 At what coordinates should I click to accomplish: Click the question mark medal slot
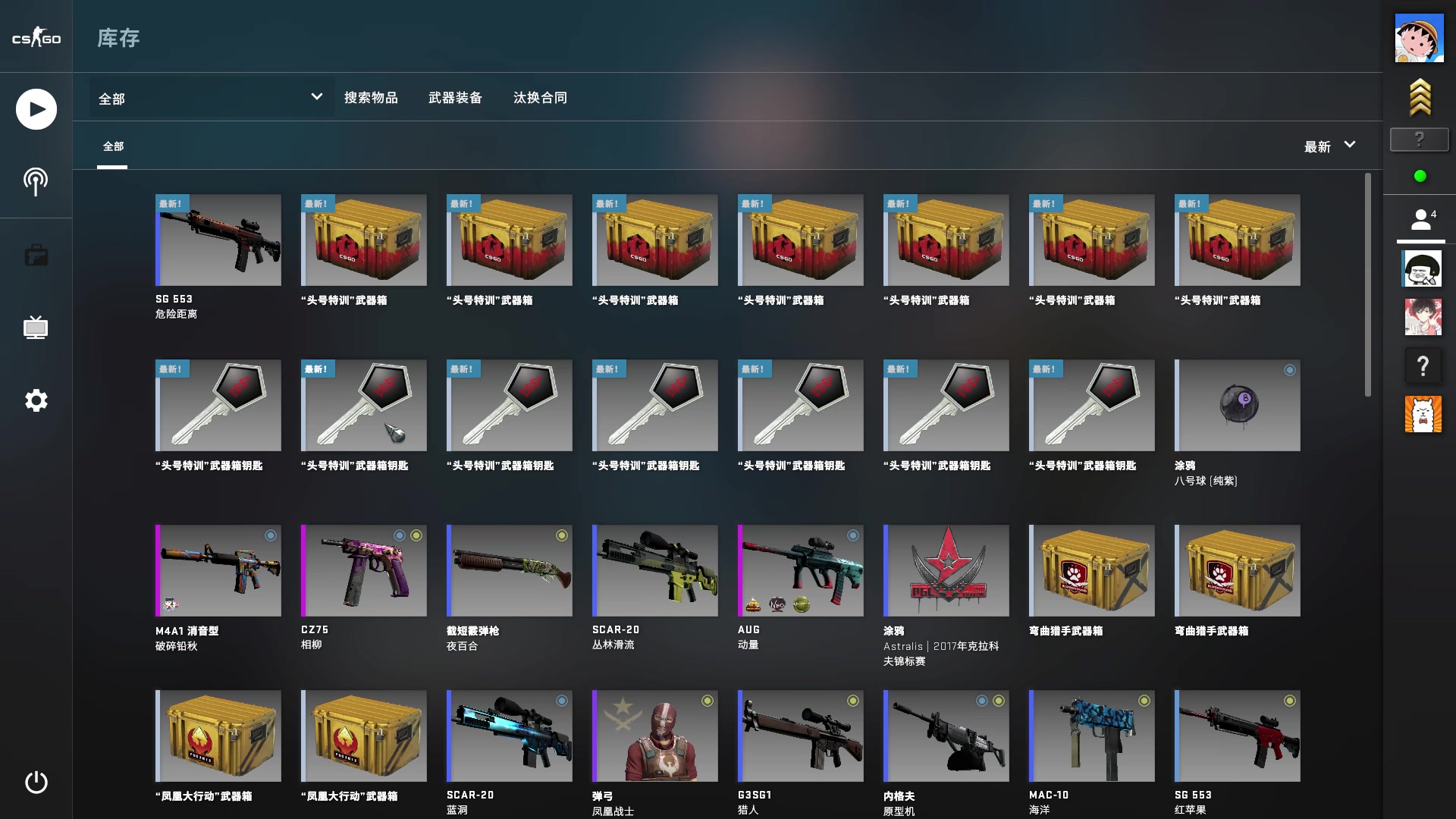pyautogui.click(x=1419, y=140)
